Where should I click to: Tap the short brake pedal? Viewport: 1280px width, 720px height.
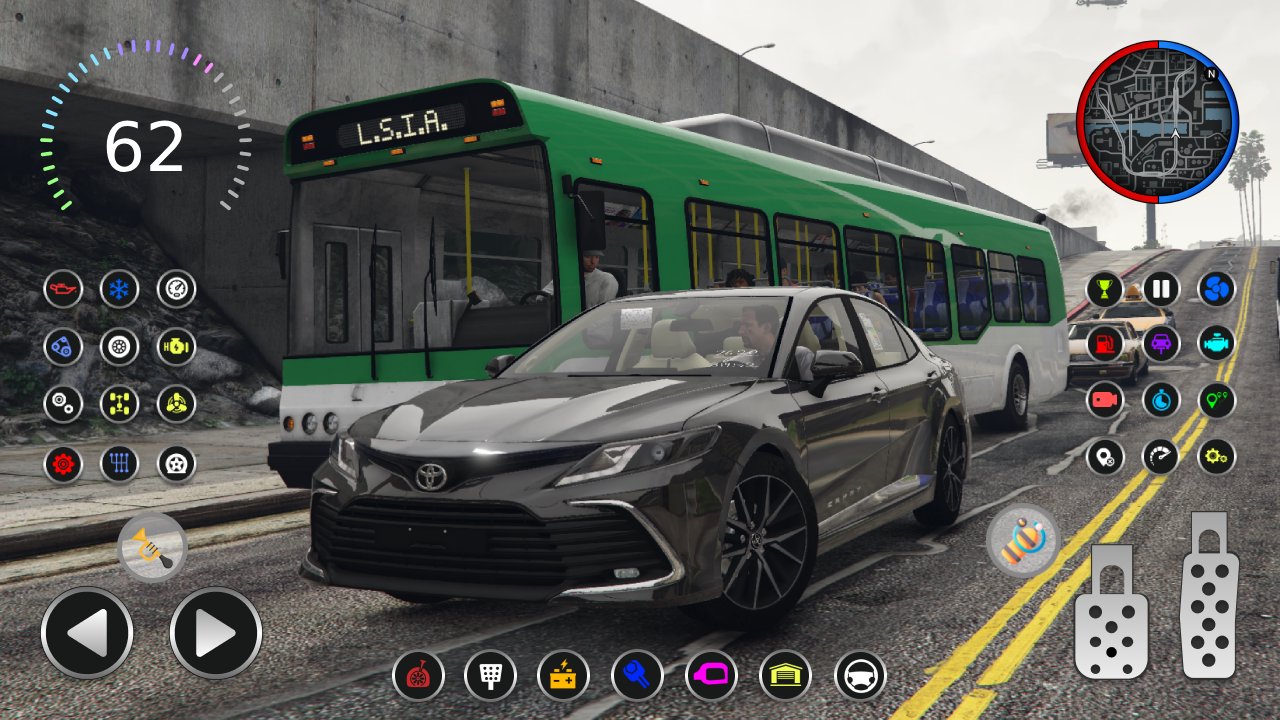1111,611
